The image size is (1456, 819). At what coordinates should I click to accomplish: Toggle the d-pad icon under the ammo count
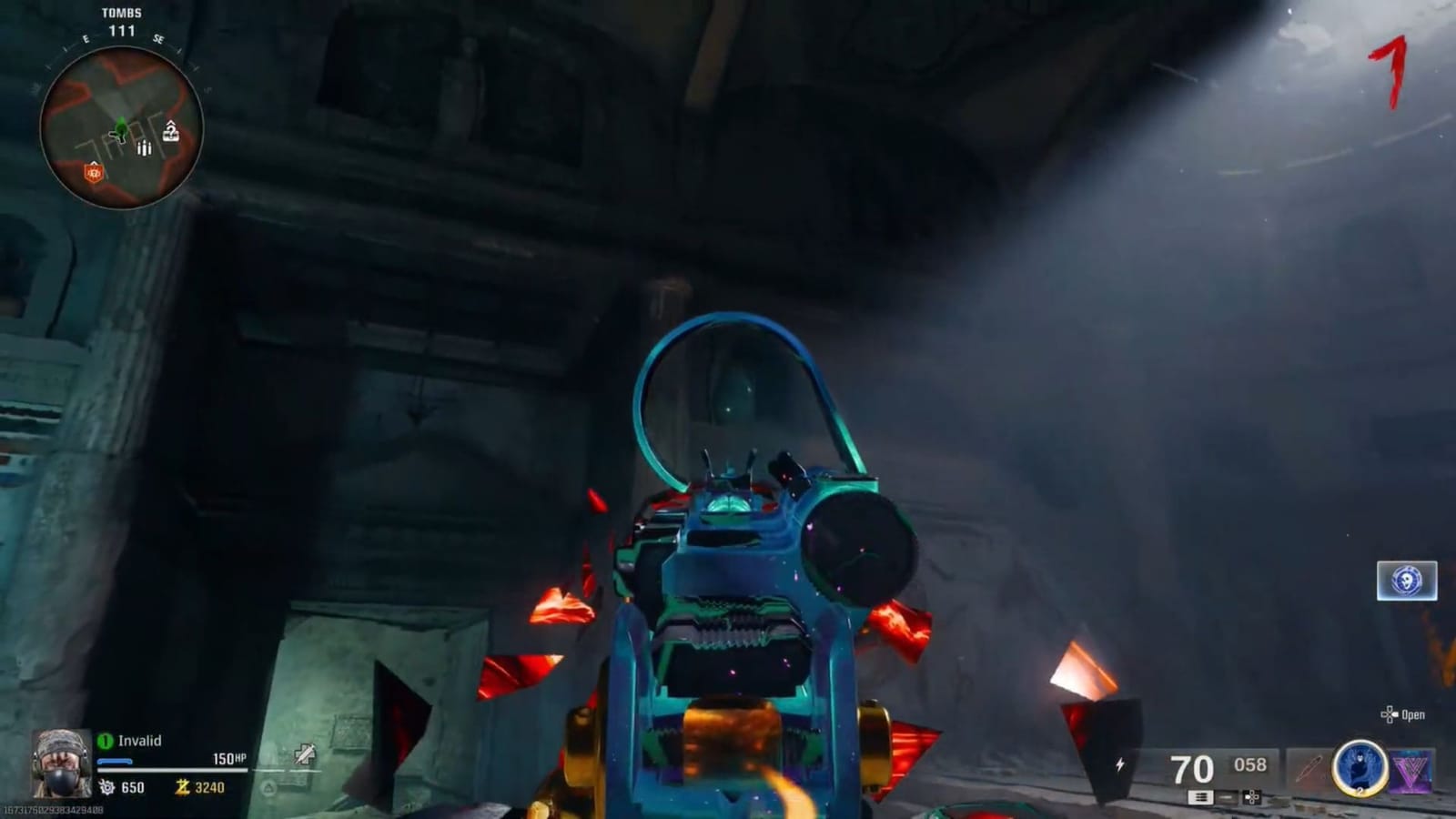click(1251, 797)
